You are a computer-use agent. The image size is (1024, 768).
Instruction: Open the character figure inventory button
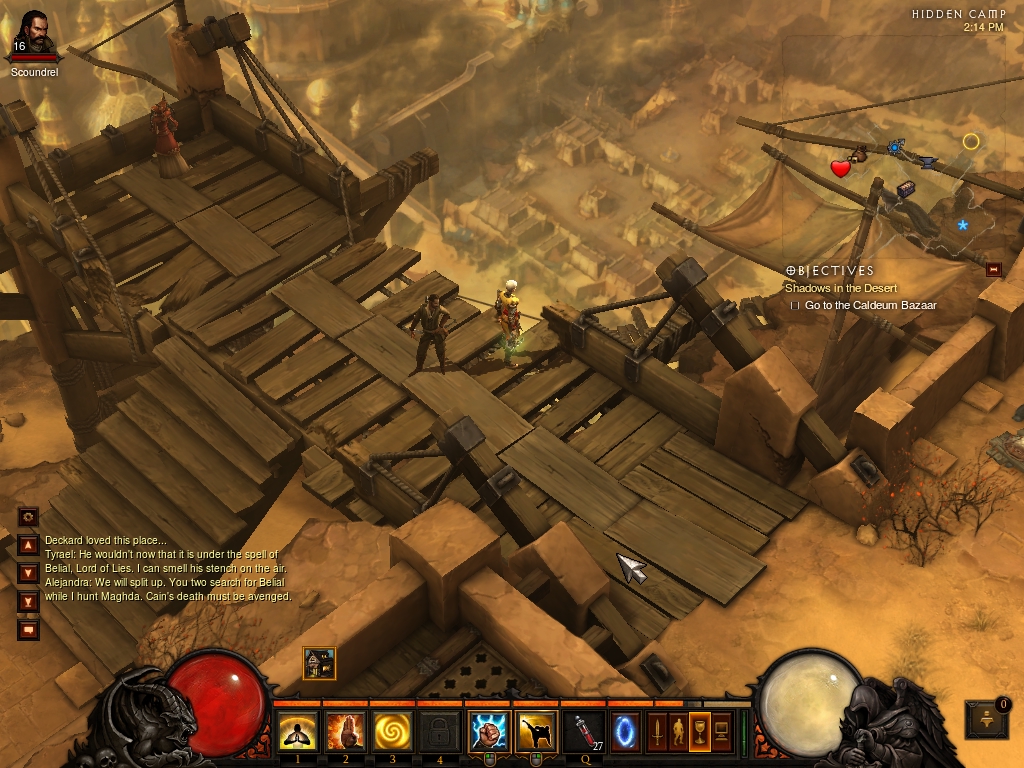(x=679, y=732)
